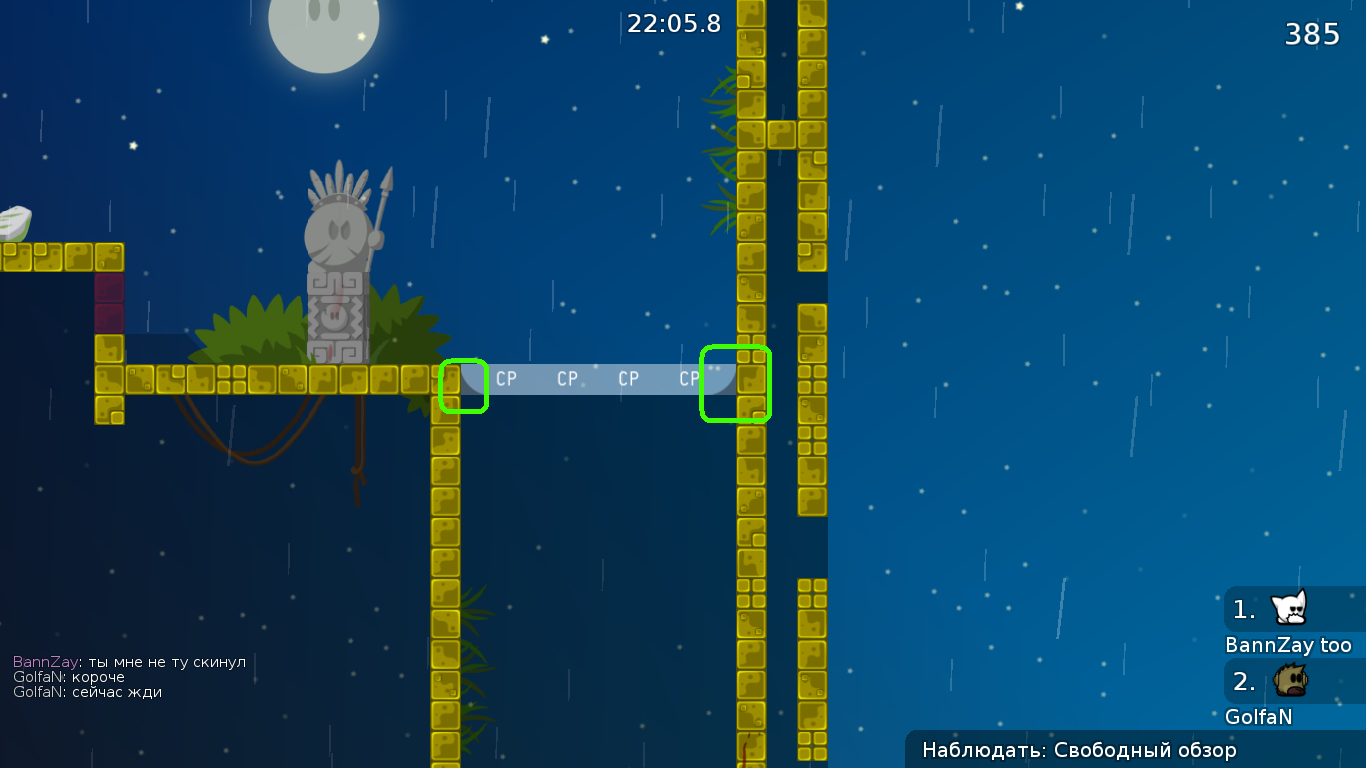Click the last CP checkpoint marker
Screen dimensions: 1366x768
click(689, 379)
